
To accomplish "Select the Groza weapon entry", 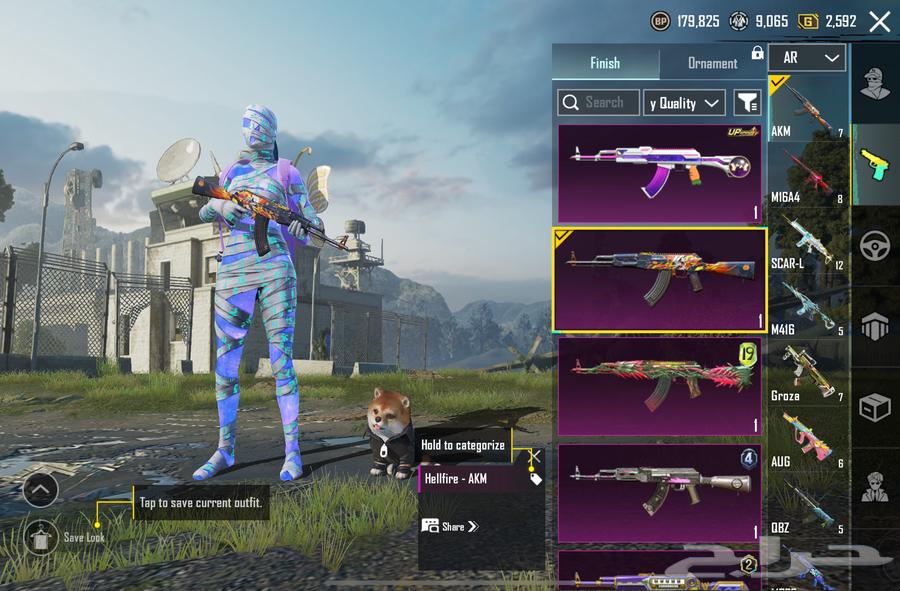I will [x=807, y=373].
